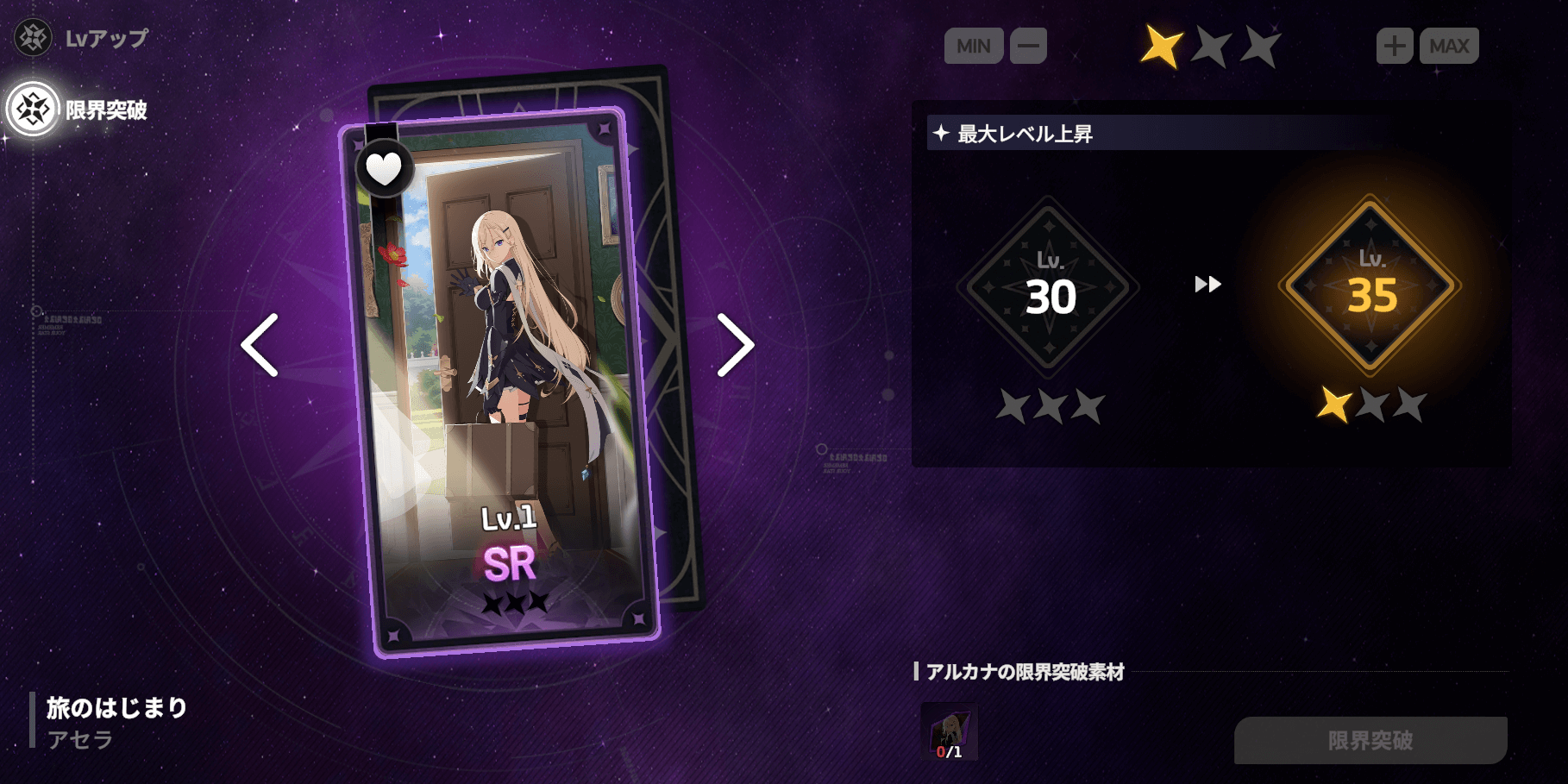Viewport: 1568px width, 784px height.
Task: Click the double-arrow icon between the level diamonds
Action: click(1207, 285)
